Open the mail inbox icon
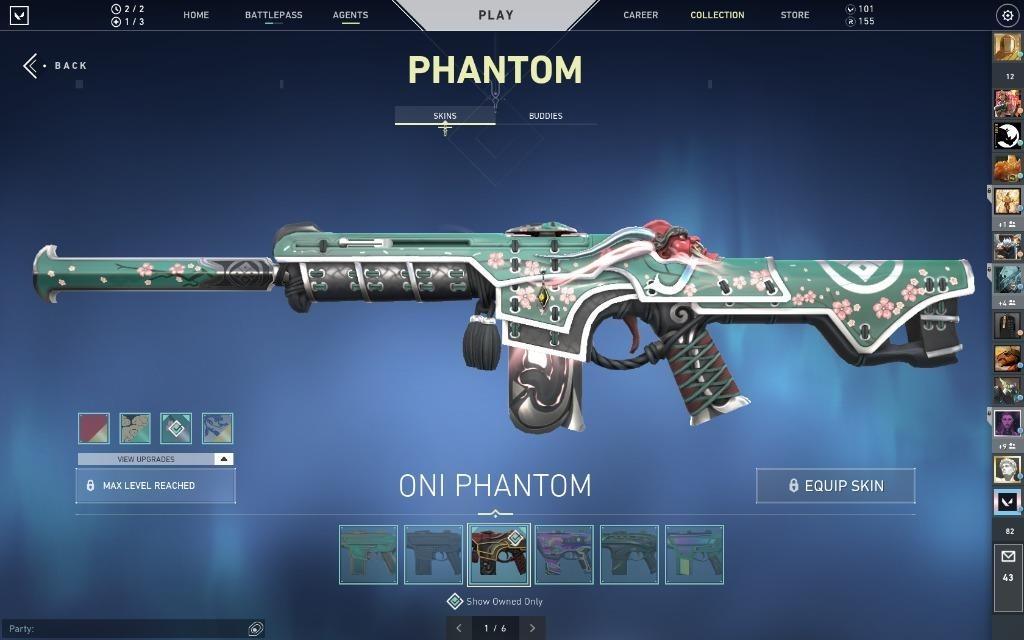The image size is (1024, 640). pyautogui.click(x=1007, y=557)
